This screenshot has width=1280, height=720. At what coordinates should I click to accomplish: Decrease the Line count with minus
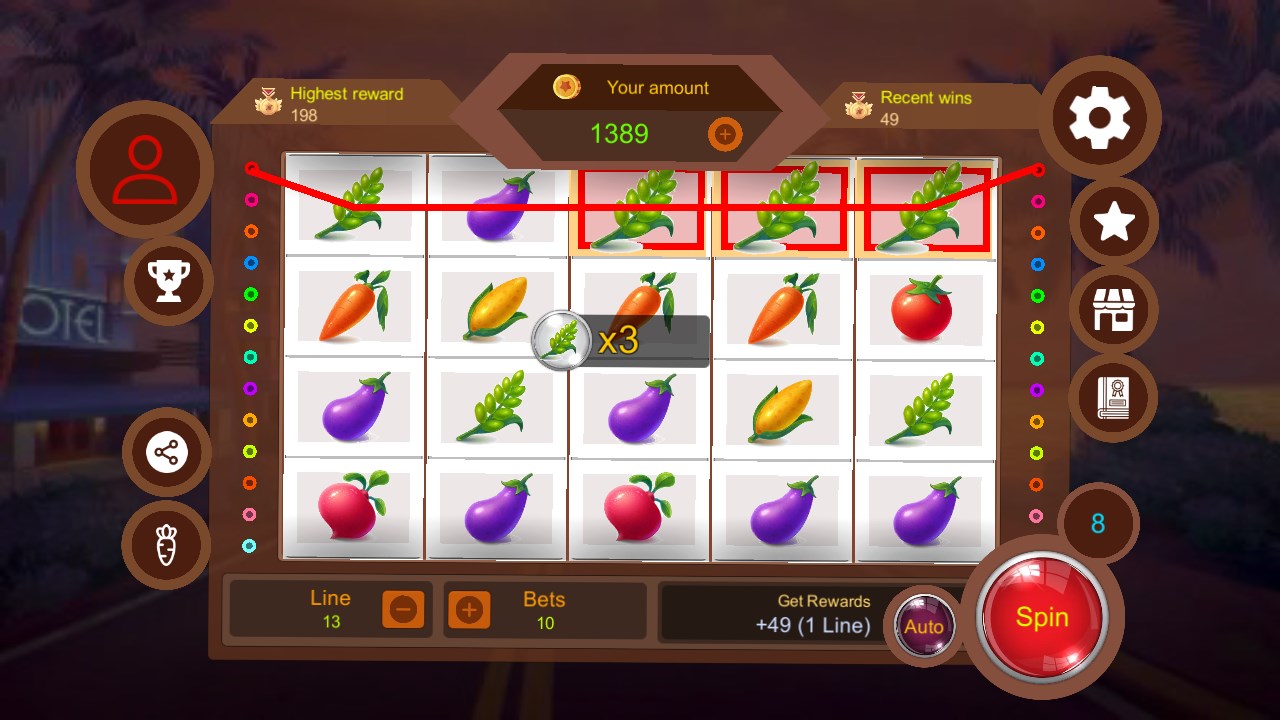coord(404,609)
